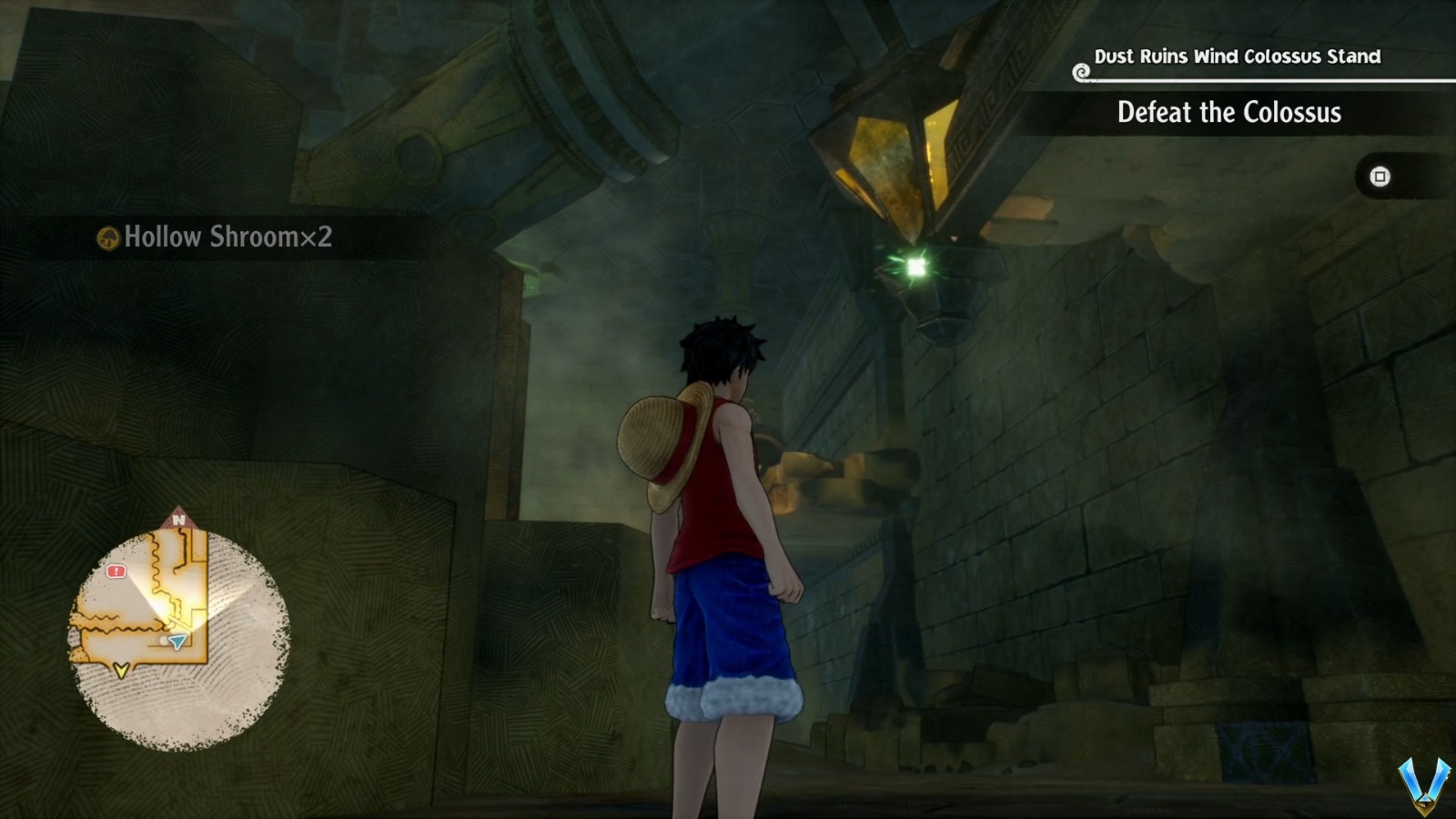
Task: Select the blue player arrow on the minimap
Action: click(177, 642)
